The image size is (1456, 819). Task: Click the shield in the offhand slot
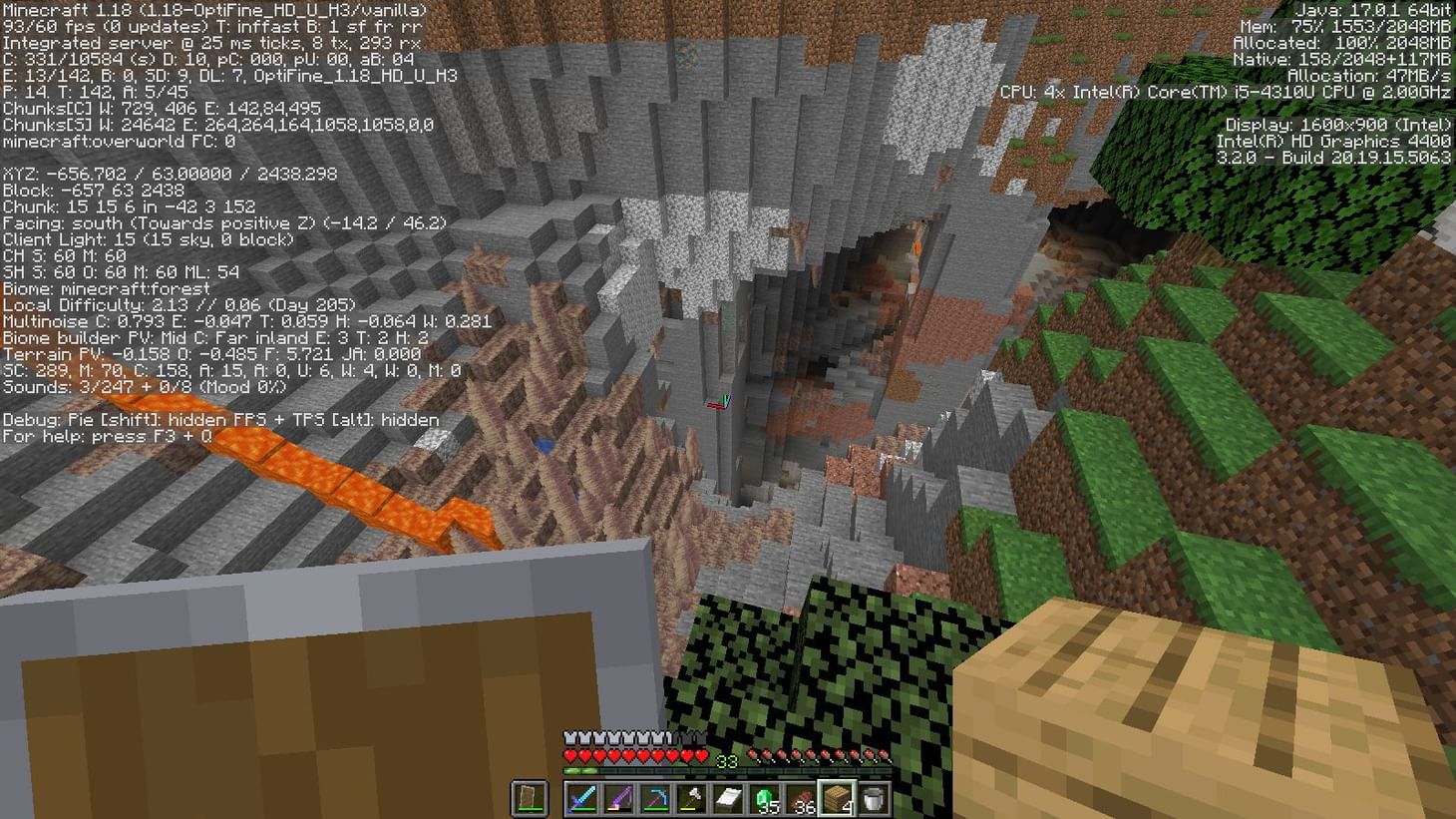(530, 798)
